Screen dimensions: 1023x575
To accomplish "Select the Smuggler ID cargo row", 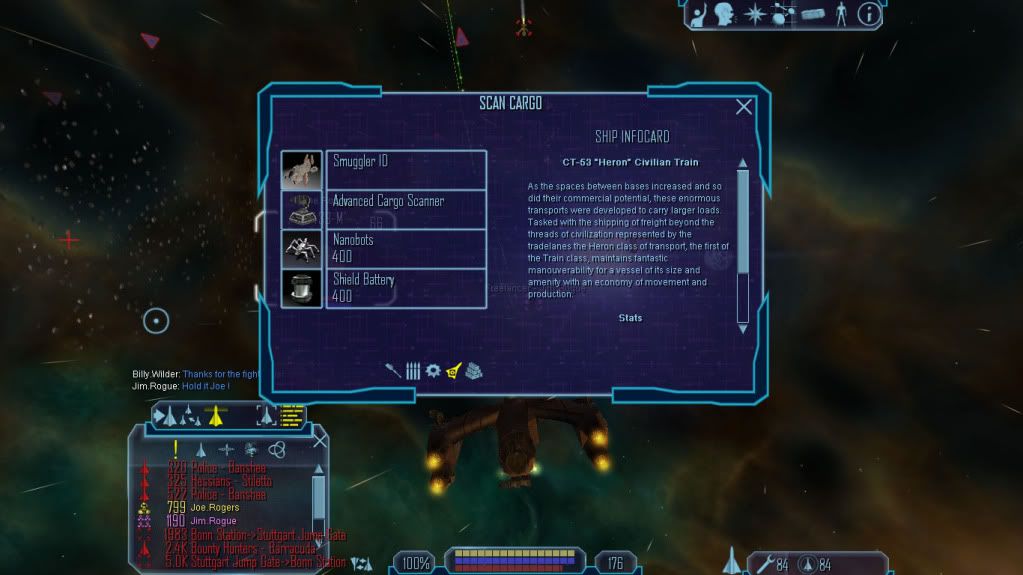I will tap(406, 169).
